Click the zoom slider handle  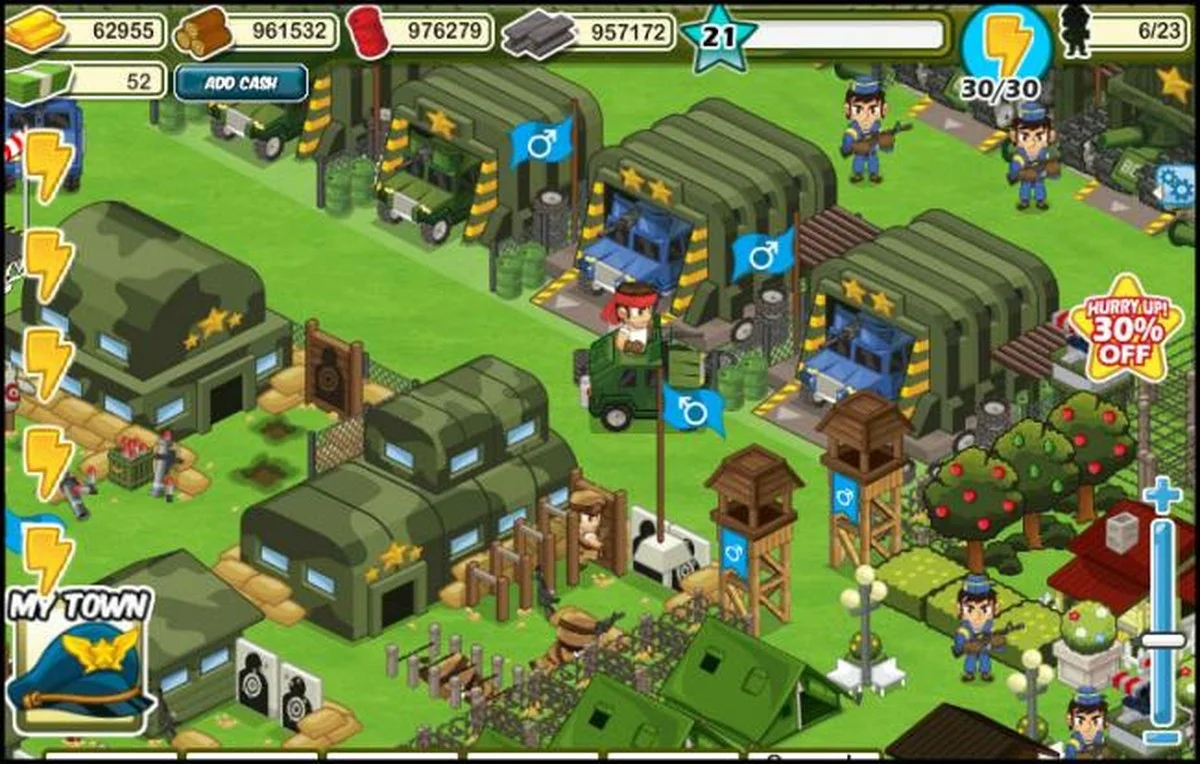click(x=1162, y=640)
